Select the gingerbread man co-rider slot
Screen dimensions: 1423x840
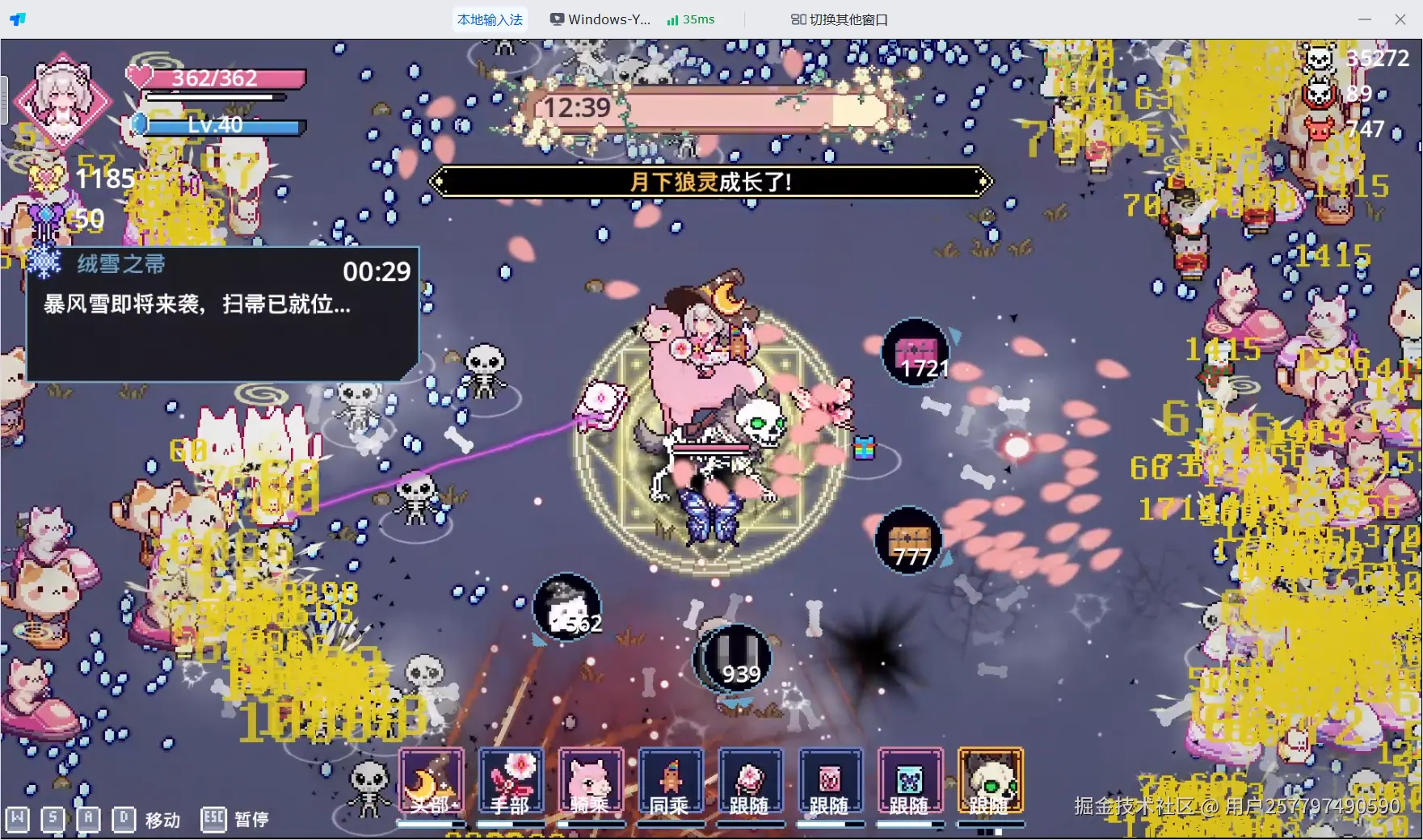click(671, 781)
